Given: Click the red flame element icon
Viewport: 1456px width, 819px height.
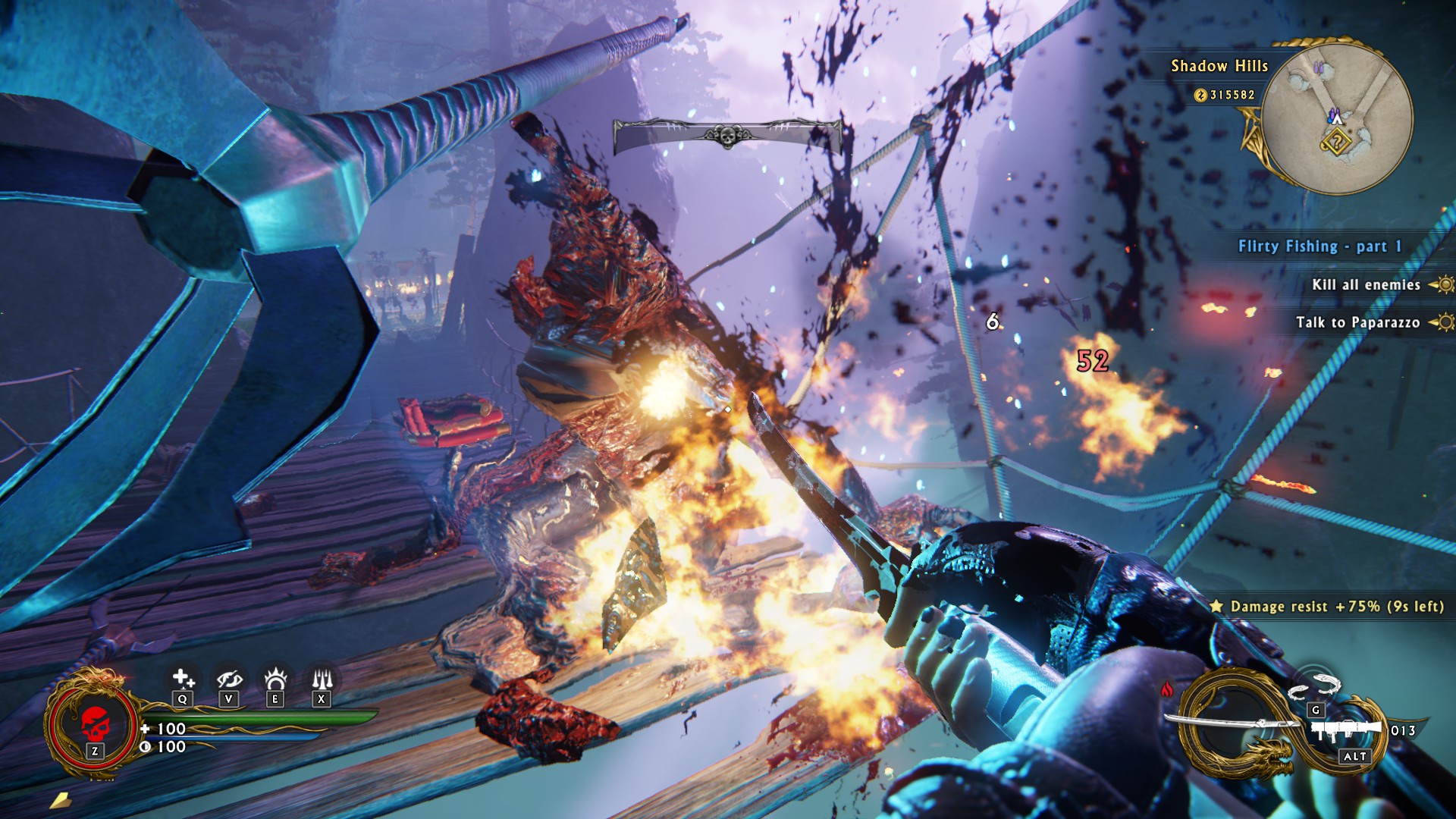Looking at the screenshot, I should (x=1166, y=689).
